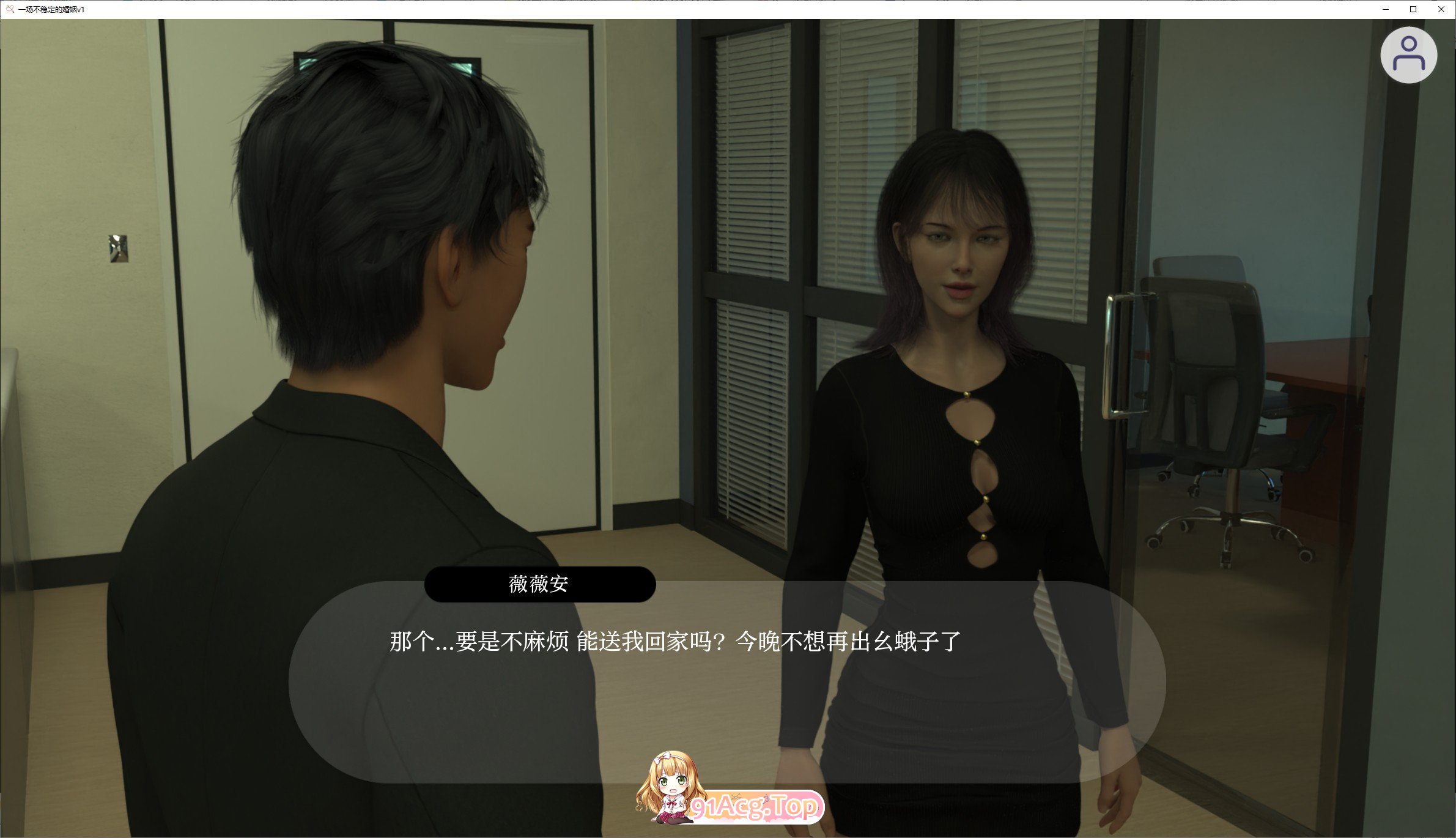Minimize the game window
This screenshot has width=1456, height=838.
(x=1386, y=9)
